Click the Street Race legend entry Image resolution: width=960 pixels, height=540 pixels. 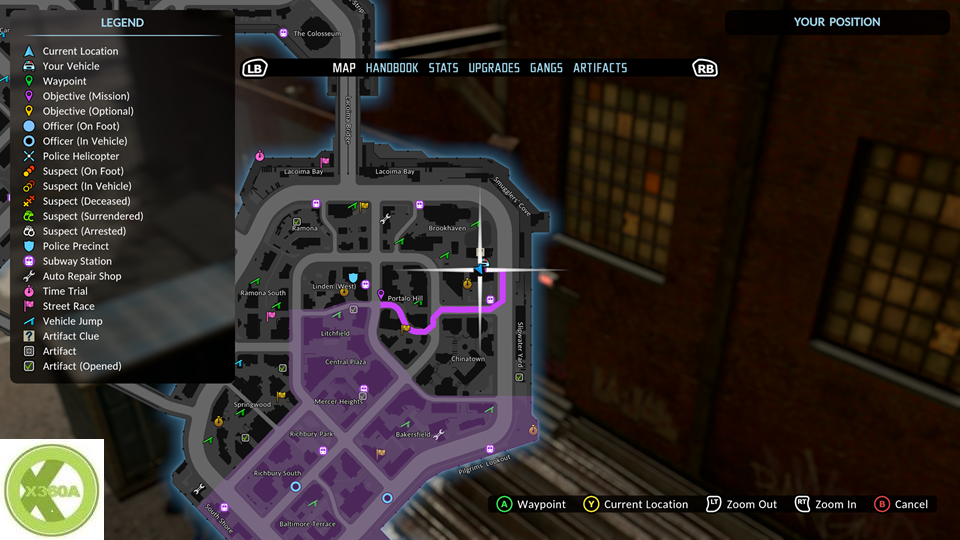tap(68, 306)
